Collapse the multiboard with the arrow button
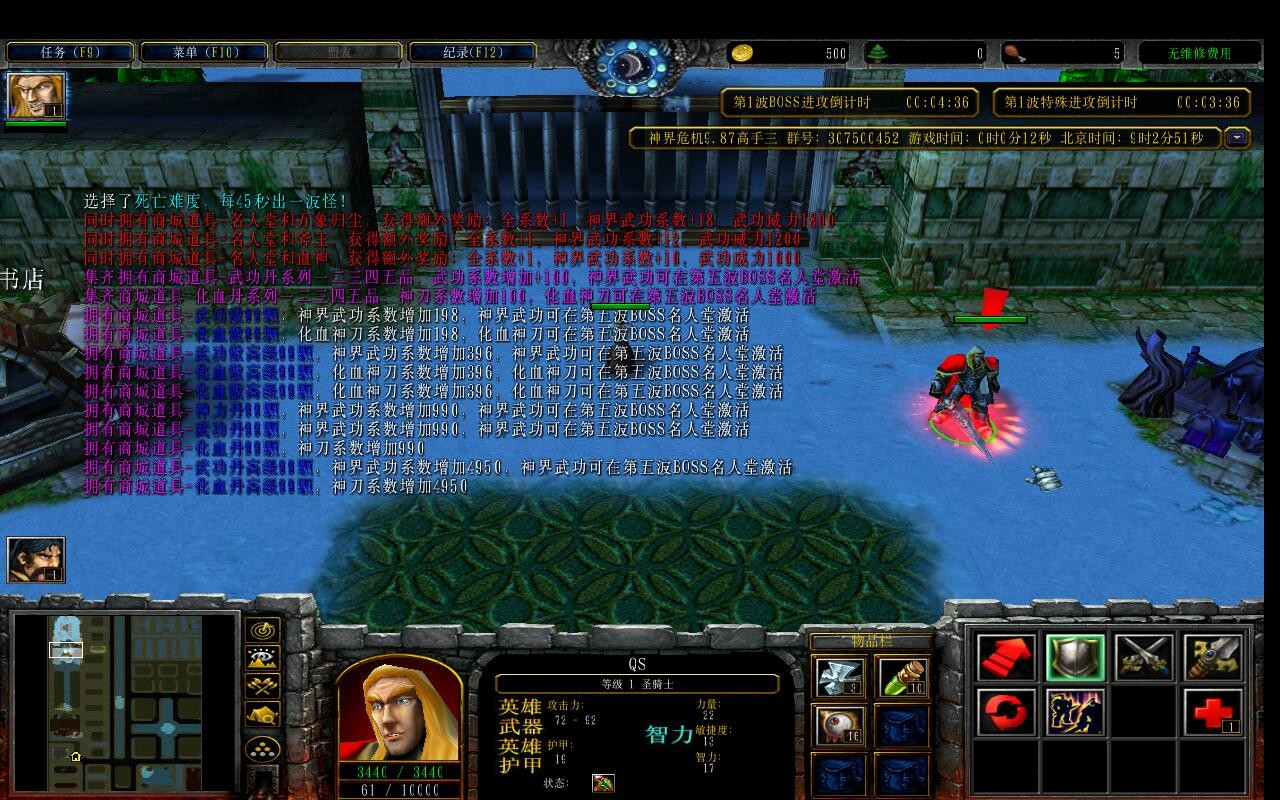 pyautogui.click(x=1238, y=138)
